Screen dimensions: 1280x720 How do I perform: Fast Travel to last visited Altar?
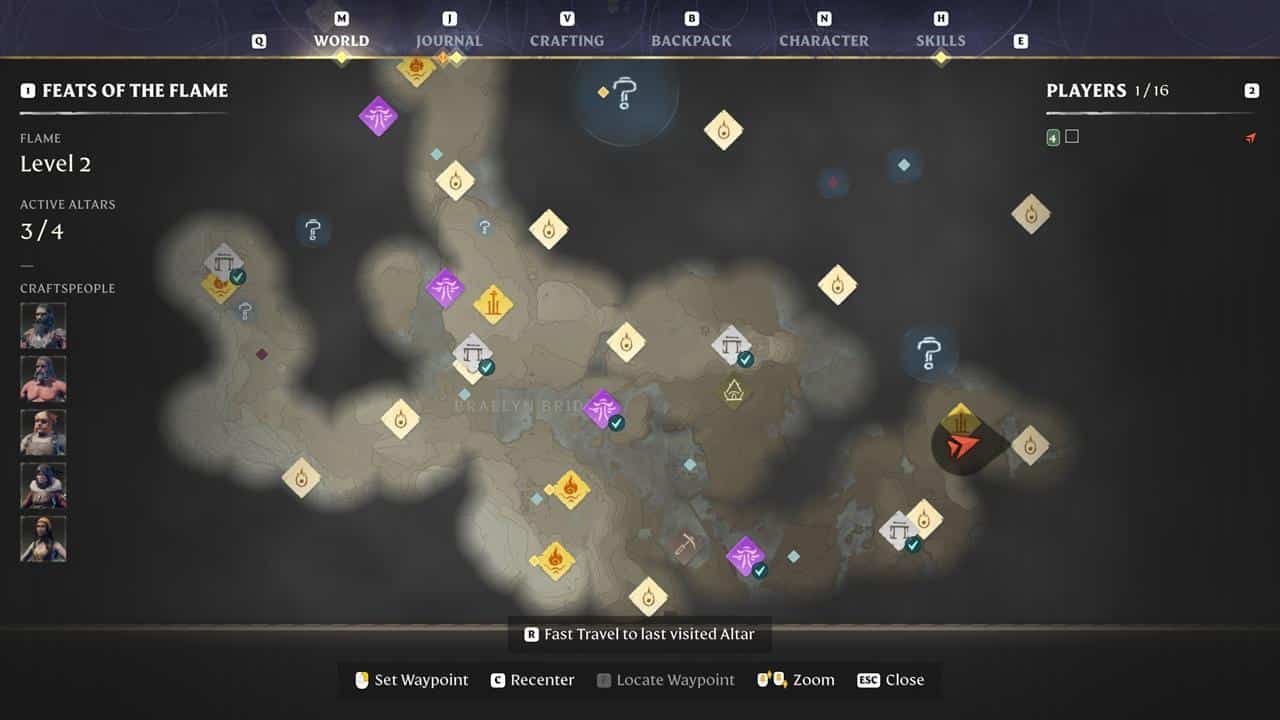[640, 633]
